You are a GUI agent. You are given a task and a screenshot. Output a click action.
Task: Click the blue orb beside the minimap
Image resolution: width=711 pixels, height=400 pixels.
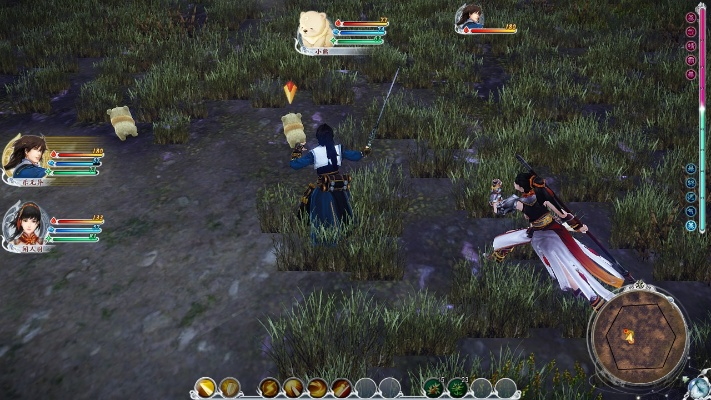(699, 386)
